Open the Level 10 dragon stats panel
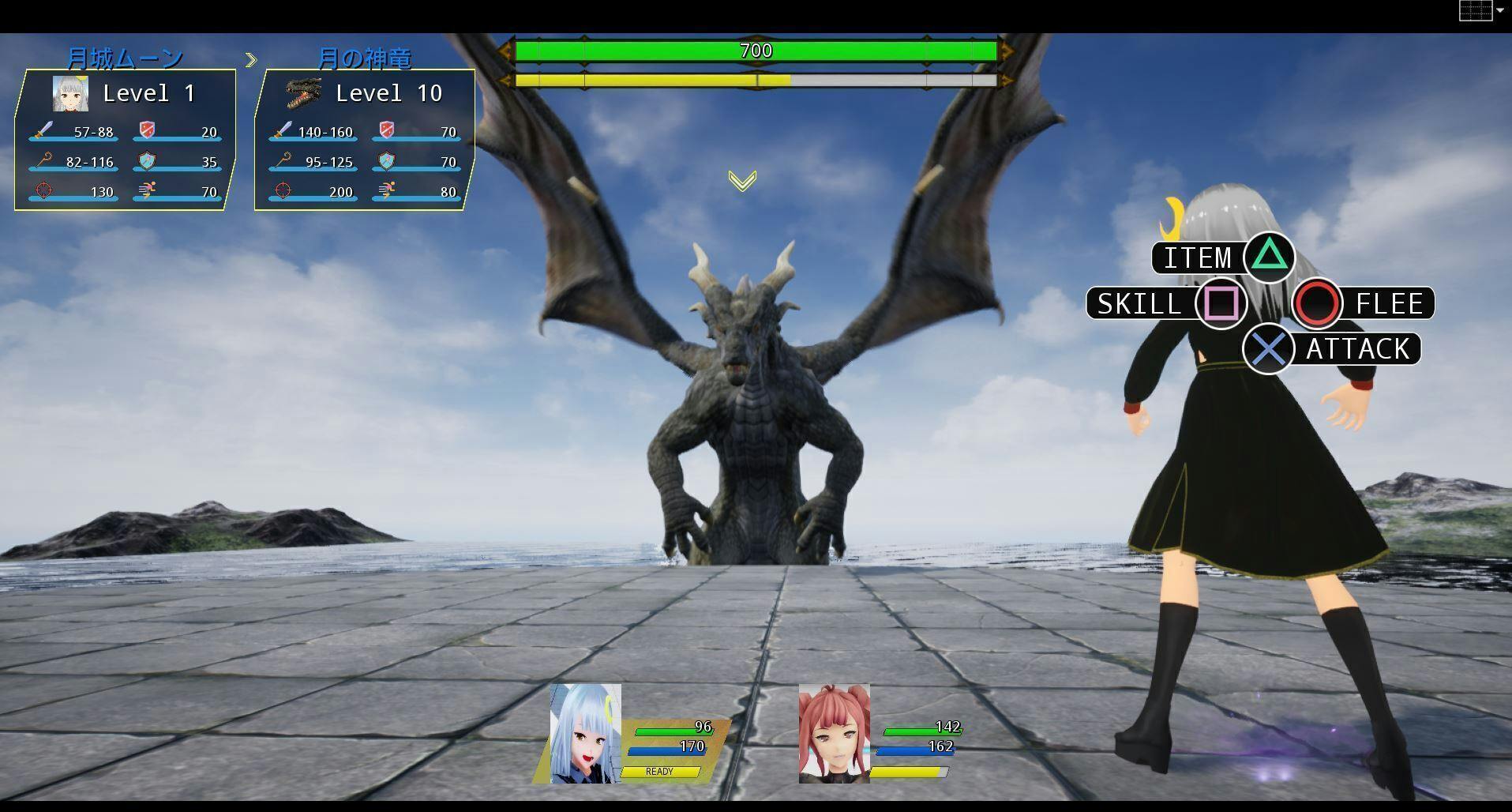1512x812 pixels. point(364,140)
